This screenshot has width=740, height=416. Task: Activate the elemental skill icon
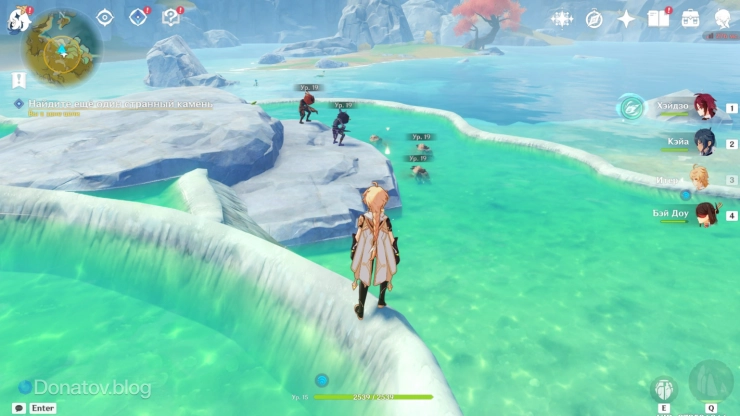[663, 389]
